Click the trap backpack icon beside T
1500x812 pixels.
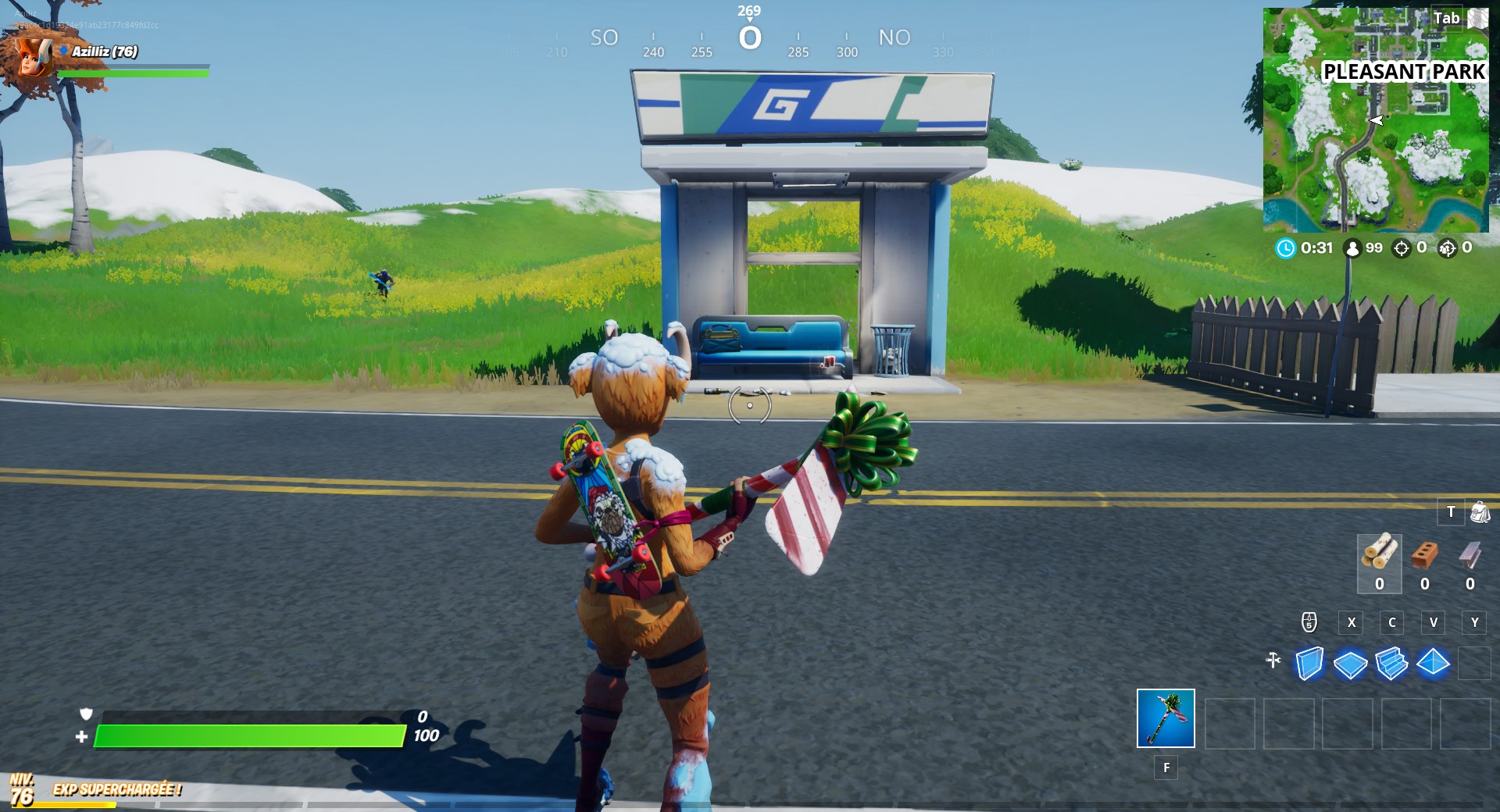1480,513
